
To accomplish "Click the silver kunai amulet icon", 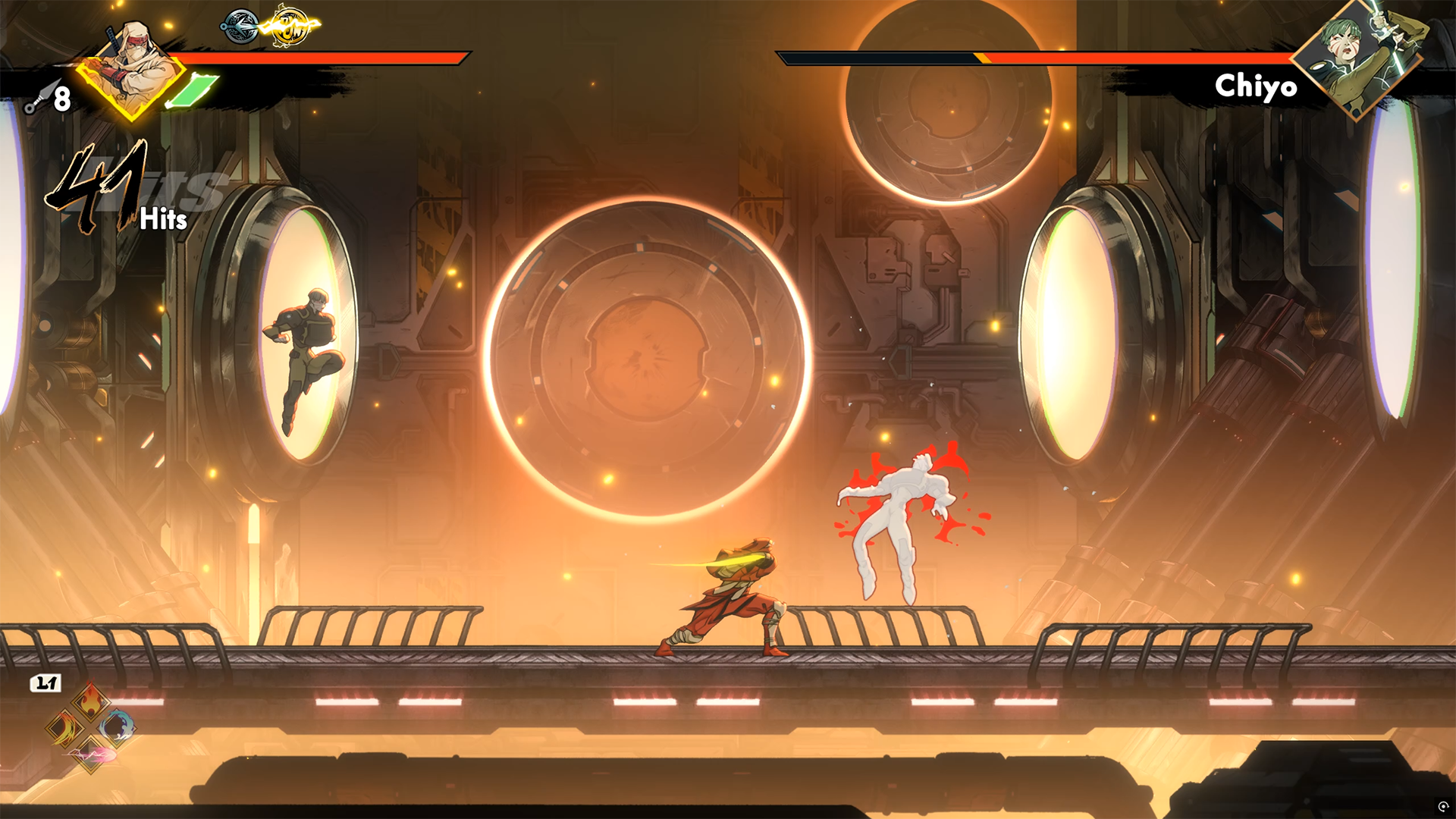I will click(x=240, y=27).
